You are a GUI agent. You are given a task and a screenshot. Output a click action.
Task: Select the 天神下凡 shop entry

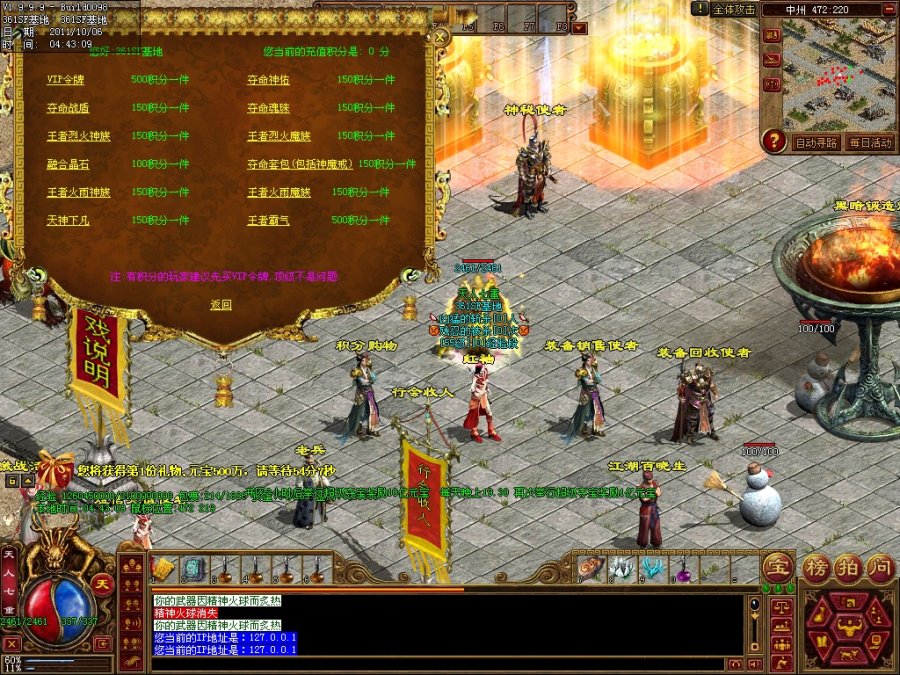coord(67,220)
